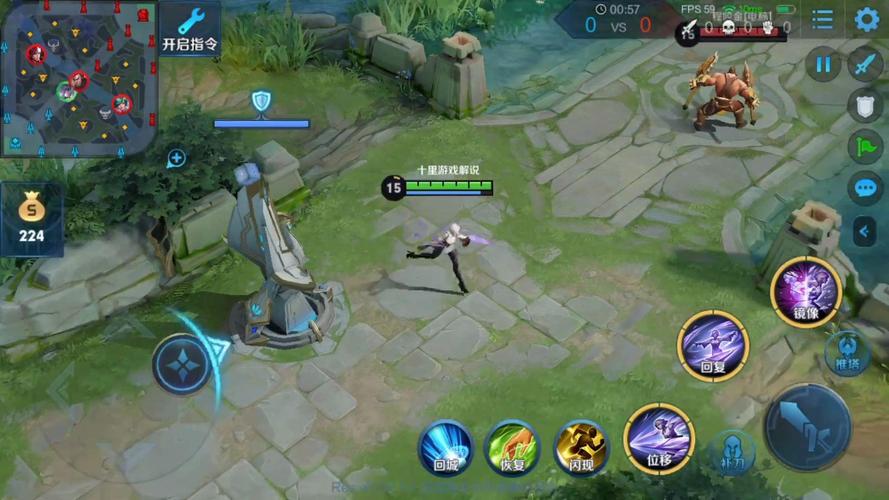Viewport: 889px width, 500px height.
Task: Click the minimap
Action: point(78,77)
